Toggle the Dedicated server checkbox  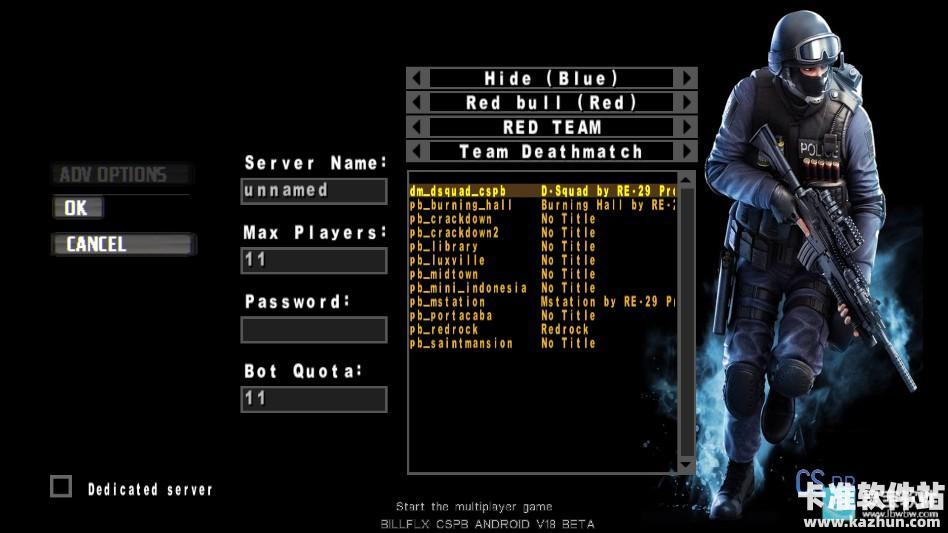click(62, 487)
